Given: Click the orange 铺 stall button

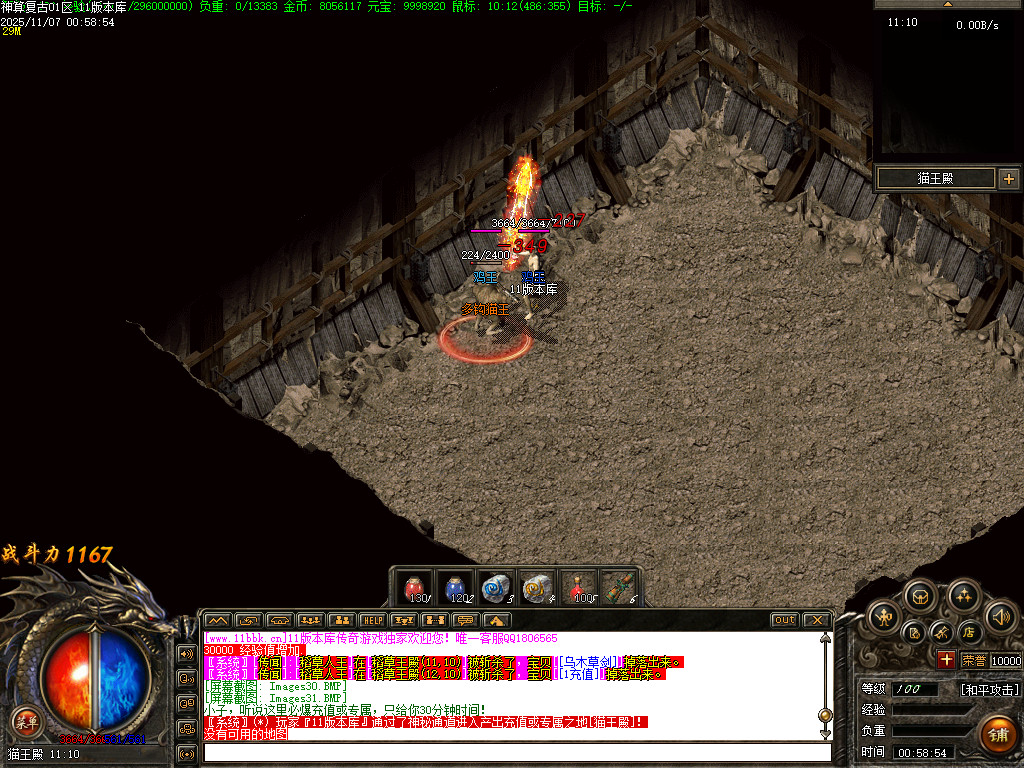Looking at the screenshot, I should pos(997,733).
